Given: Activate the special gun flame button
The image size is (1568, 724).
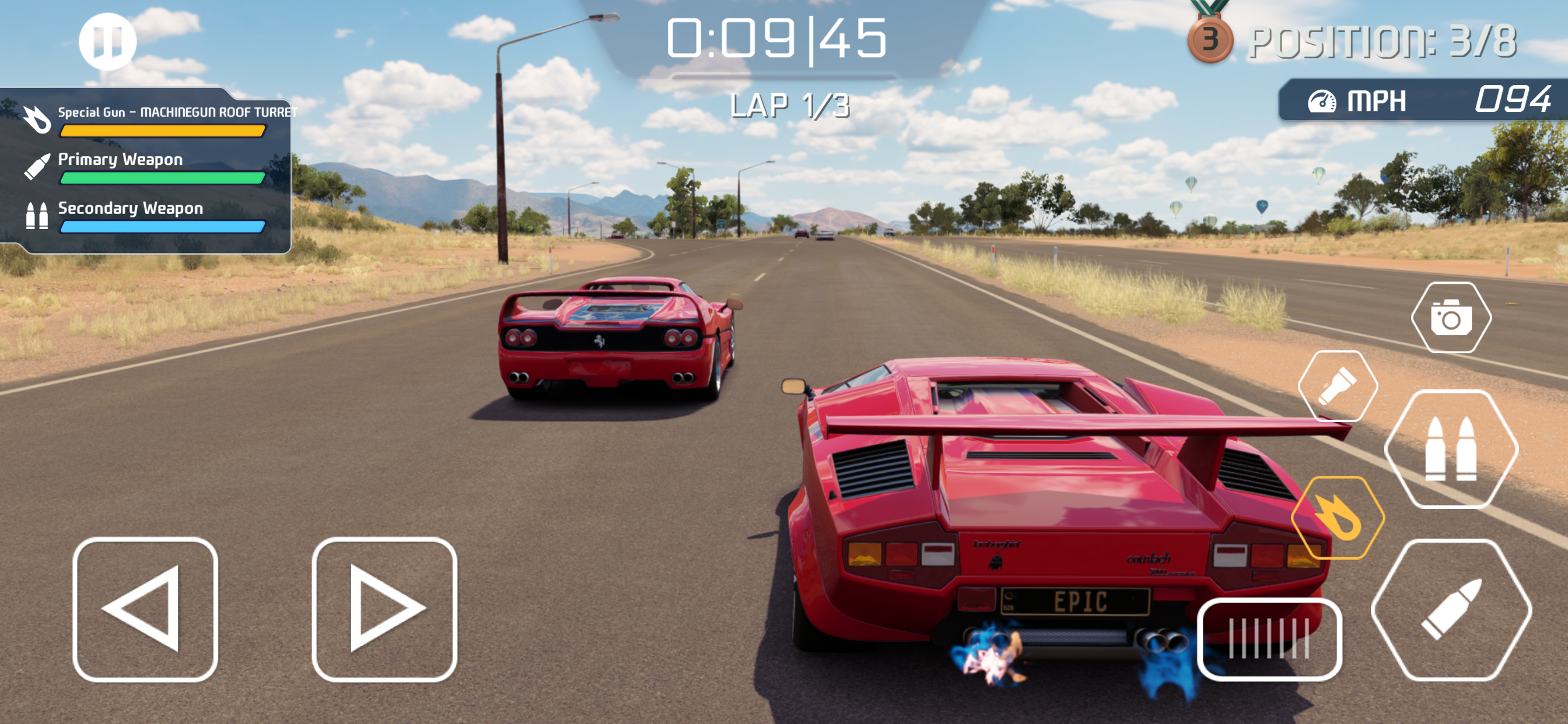Looking at the screenshot, I should click(x=1338, y=517).
